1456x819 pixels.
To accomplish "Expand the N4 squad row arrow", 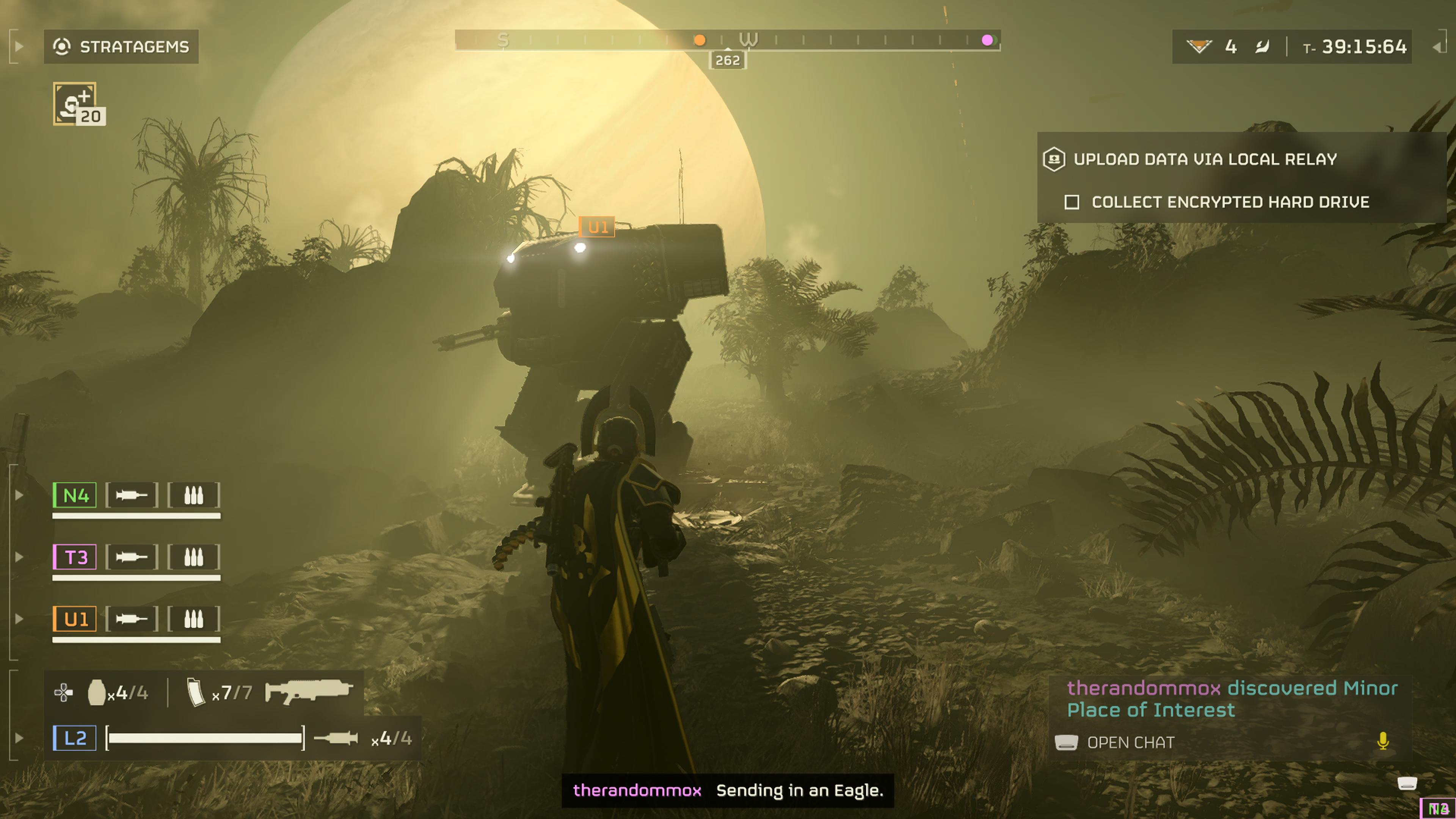I will 19,496.
